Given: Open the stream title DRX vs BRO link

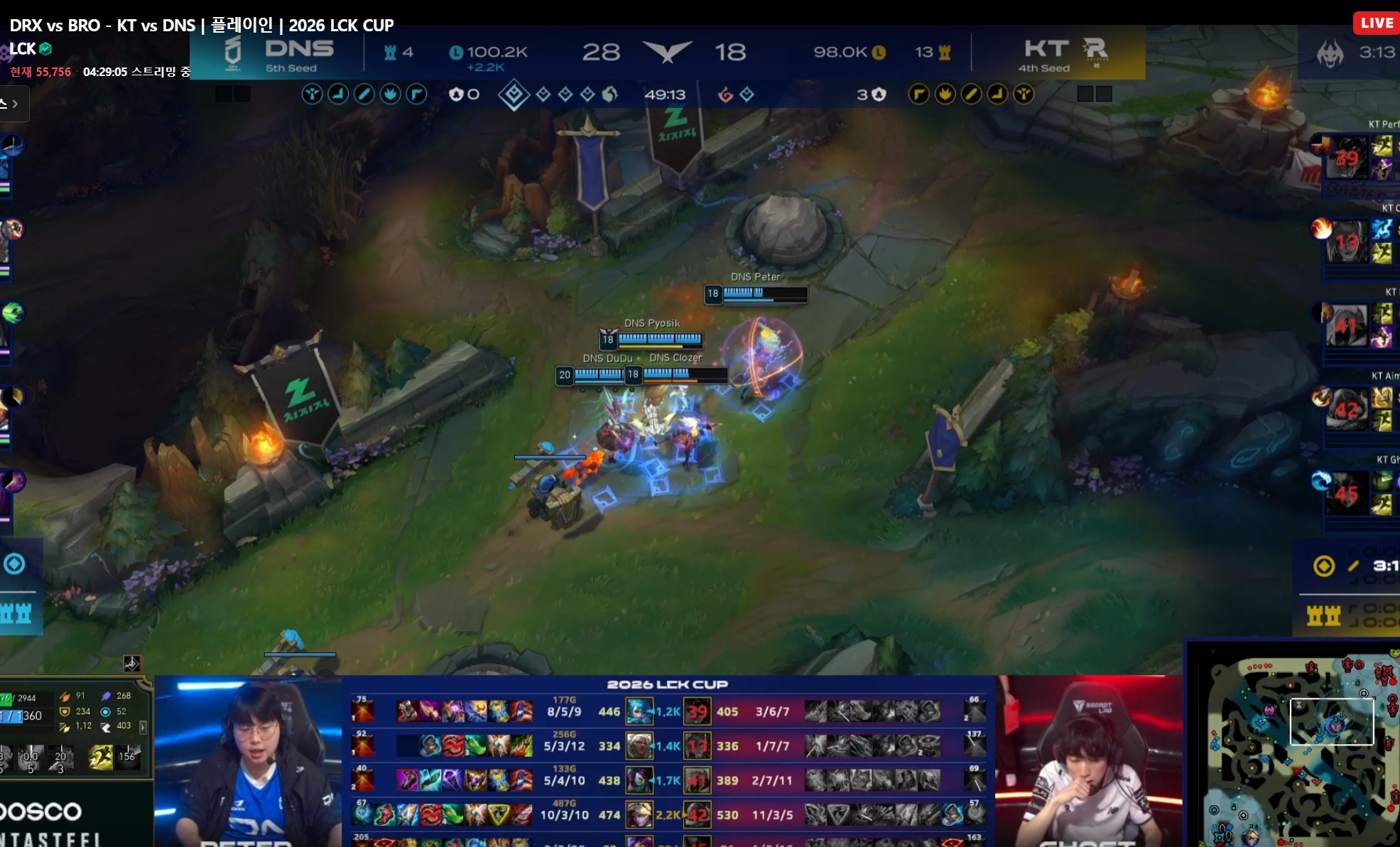Looking at the screenshot, I should point(199,25).
